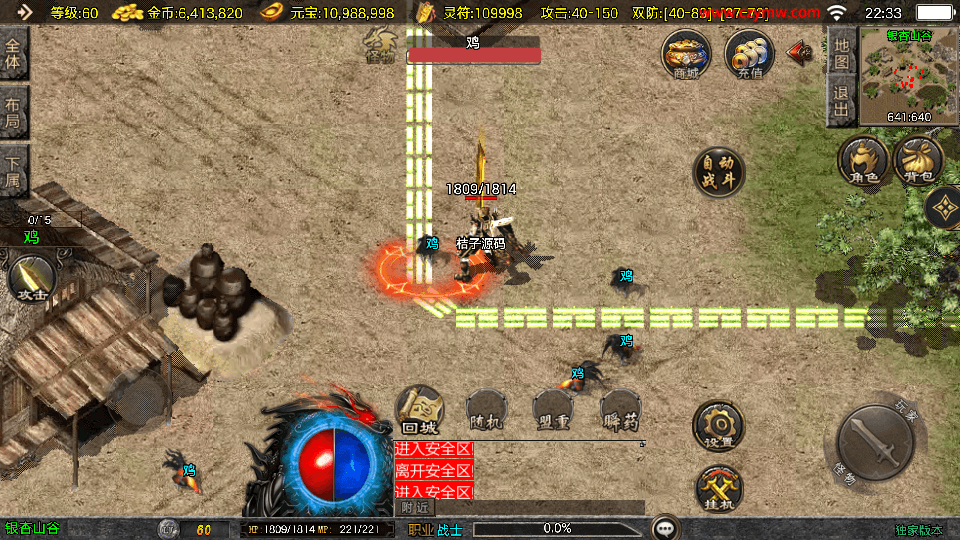Open the 银杏山谷 minimap

click(x=909, y=77)
